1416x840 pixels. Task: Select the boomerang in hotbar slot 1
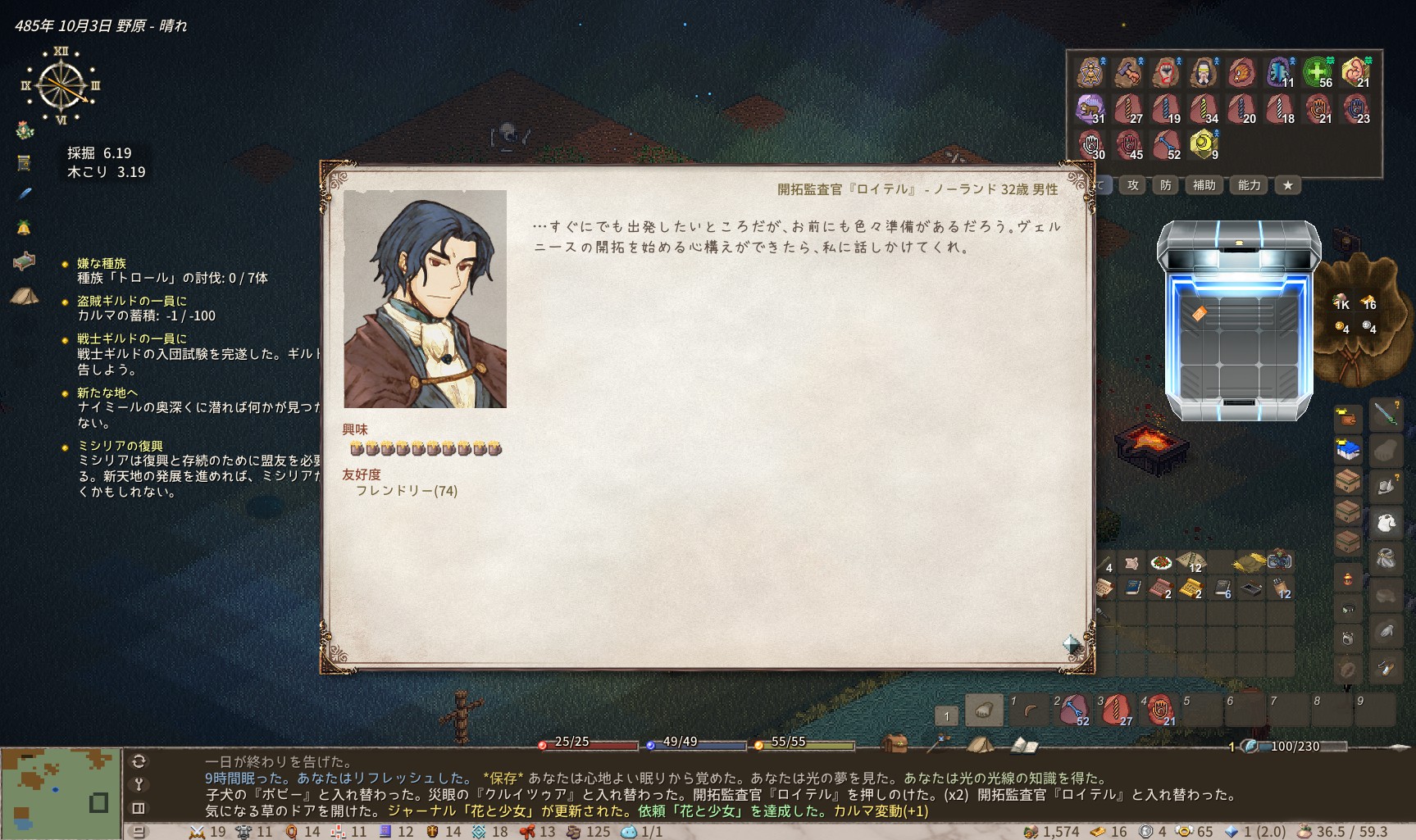[x=1029, y=711]
